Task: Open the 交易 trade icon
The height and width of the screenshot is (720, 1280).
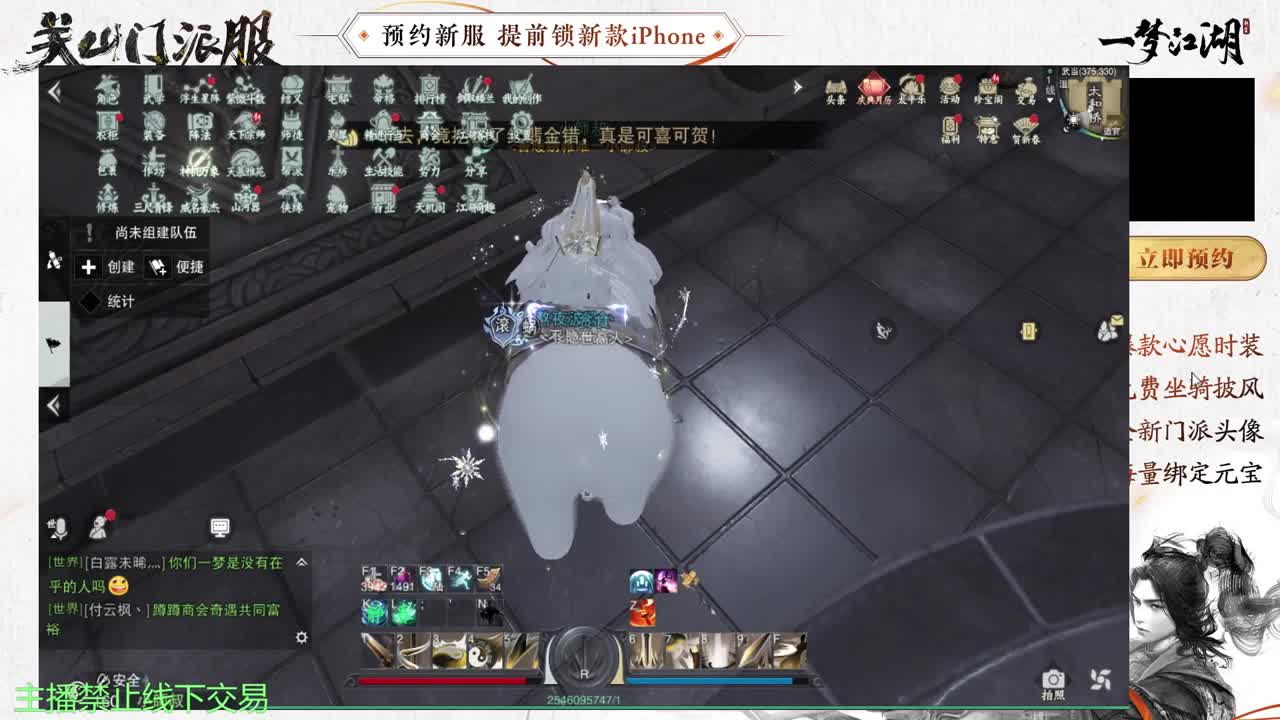Action: 1027,89
